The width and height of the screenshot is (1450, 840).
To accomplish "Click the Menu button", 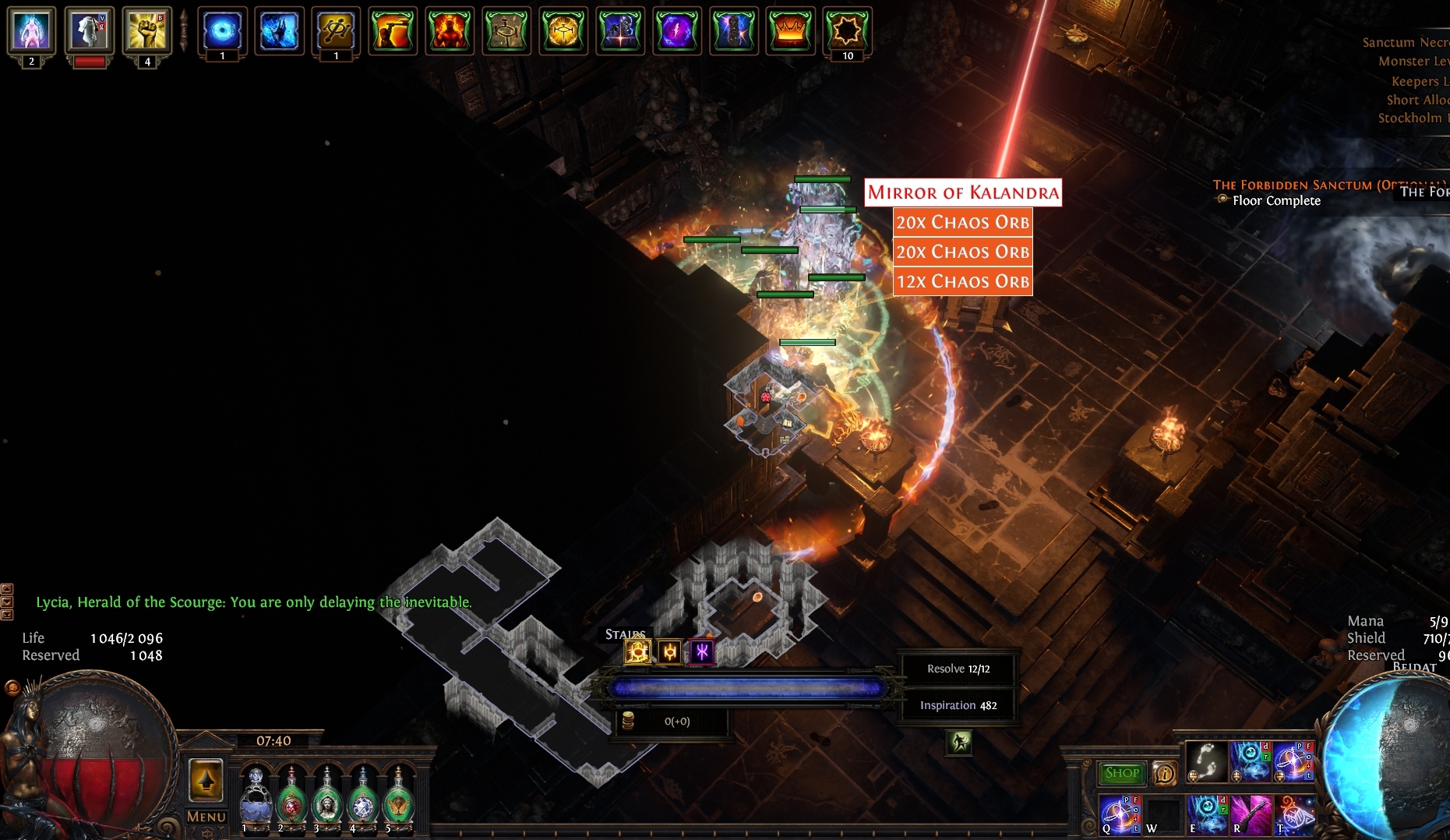I will (x=206, y=817).
